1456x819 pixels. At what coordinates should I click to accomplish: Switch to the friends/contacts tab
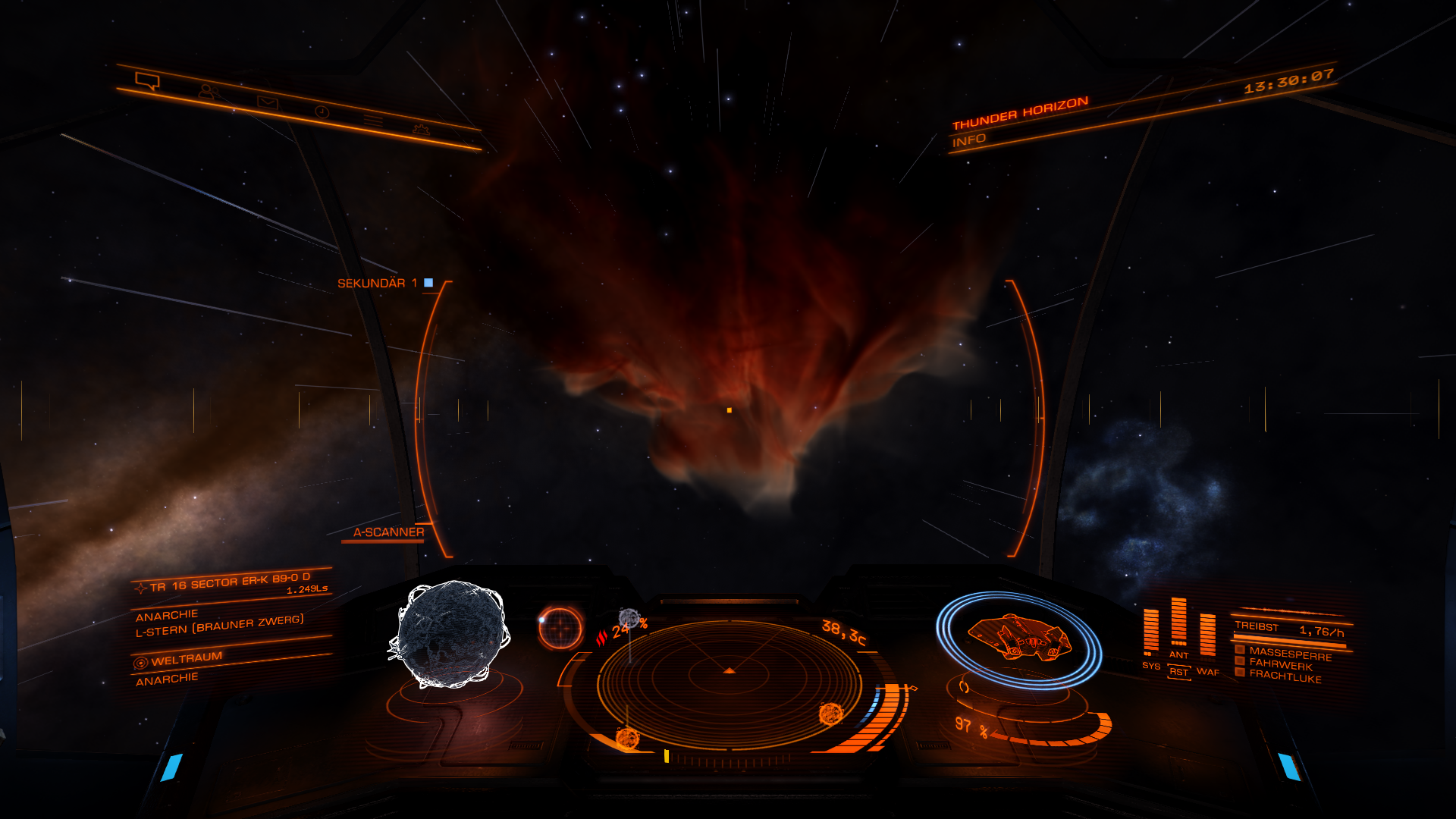click(x=206, y=91)
